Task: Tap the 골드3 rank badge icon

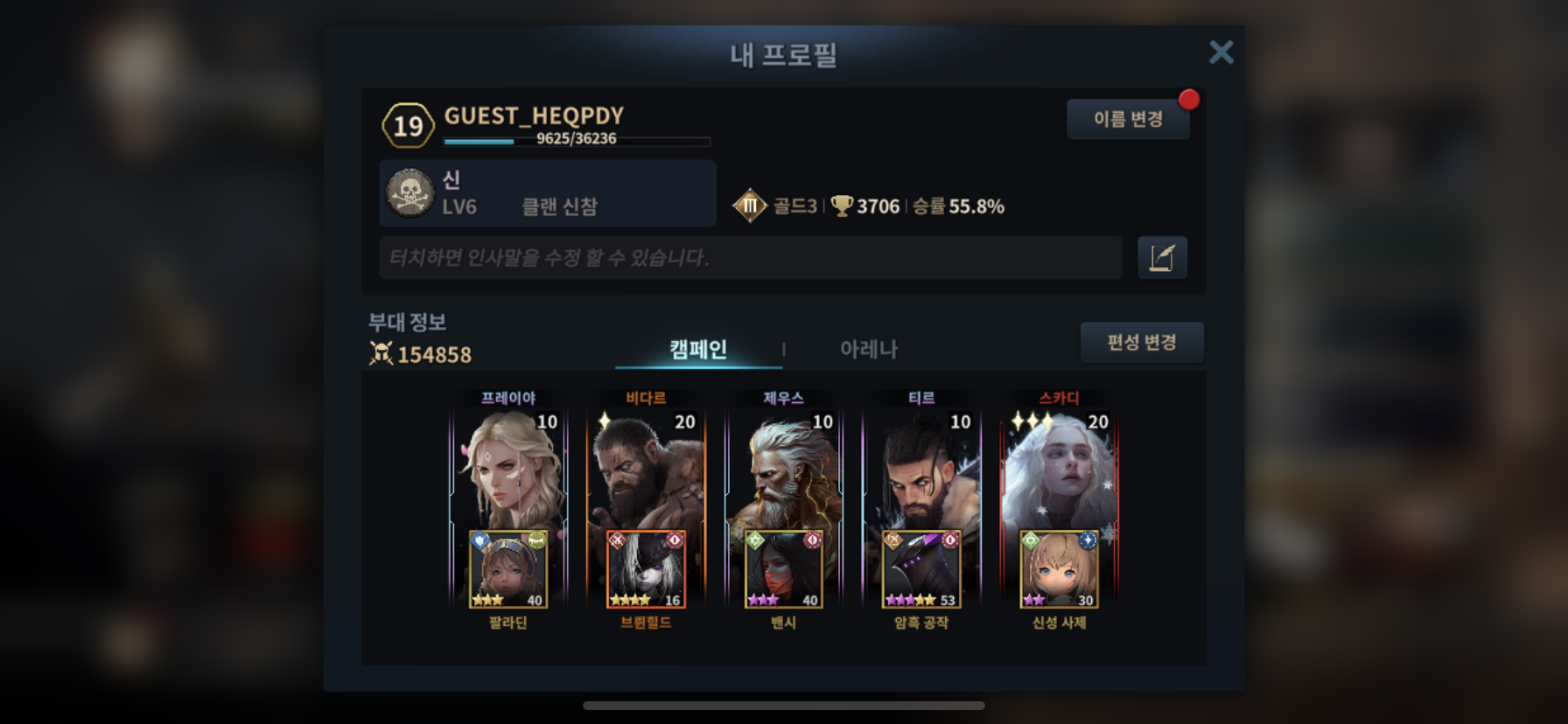Action: point(750,206)
